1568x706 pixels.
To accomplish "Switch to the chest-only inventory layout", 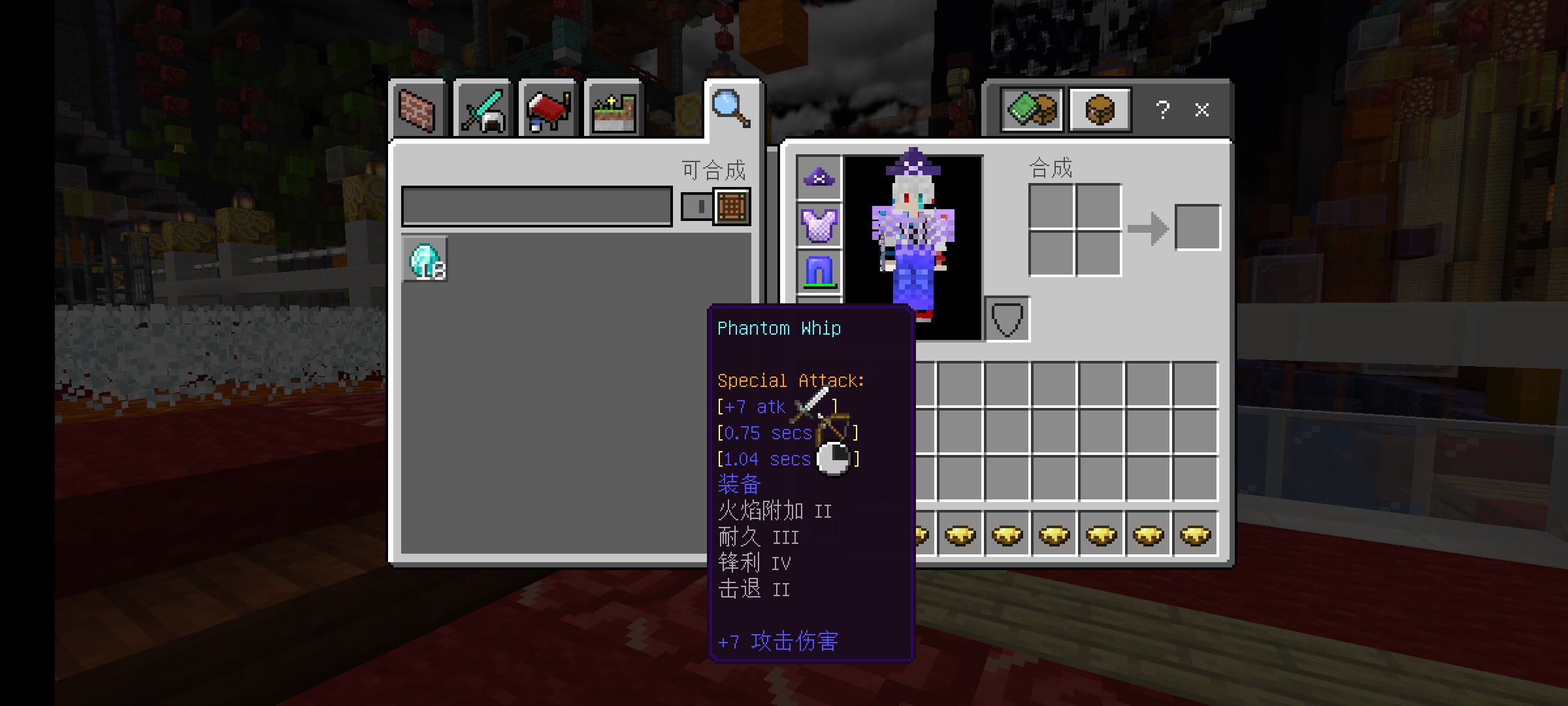I will point(1100,110).
